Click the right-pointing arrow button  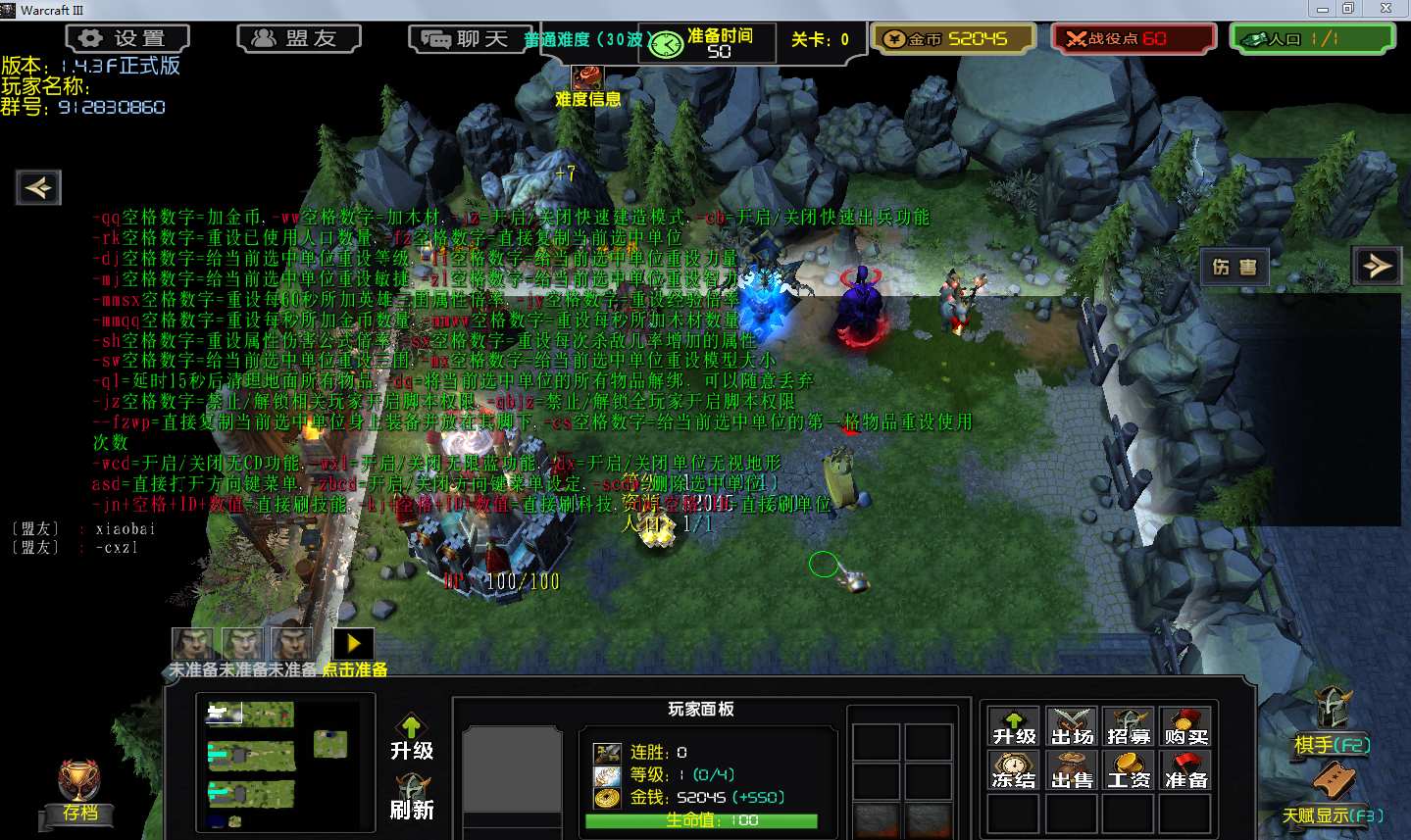pyautogui.click(x=1378, y=265)
